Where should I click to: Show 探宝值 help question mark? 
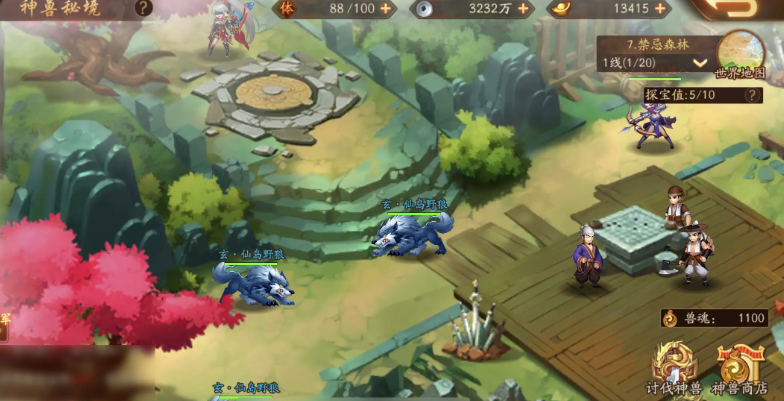[753, 95]
